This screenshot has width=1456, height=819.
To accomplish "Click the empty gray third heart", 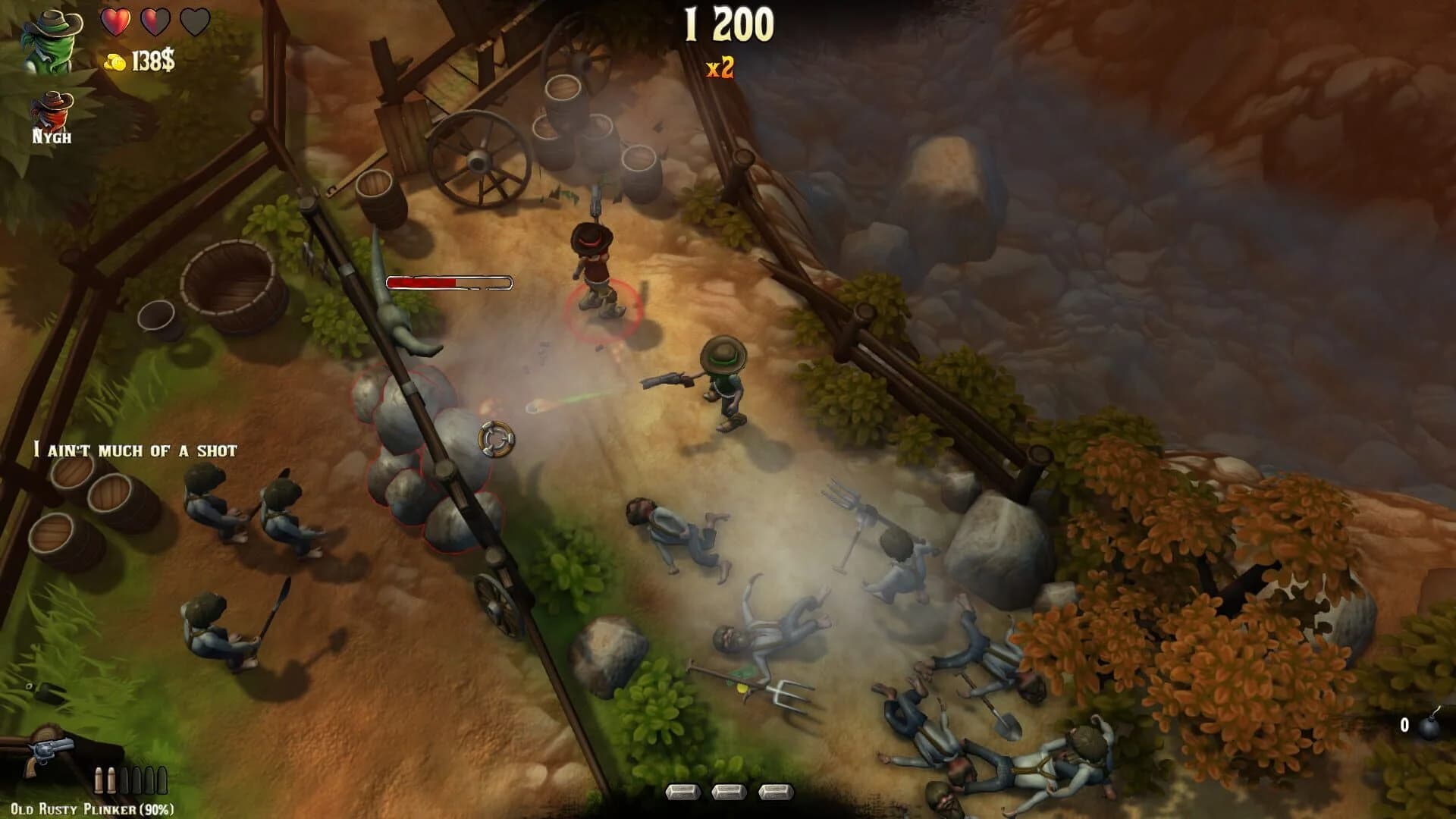I will 196,23.
